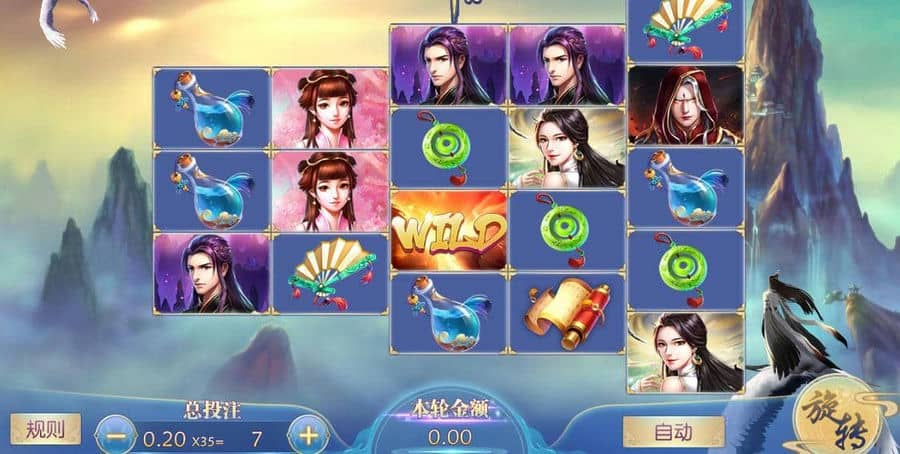
Task: Increase the total bet with plus button
Action: click(309, 435)
